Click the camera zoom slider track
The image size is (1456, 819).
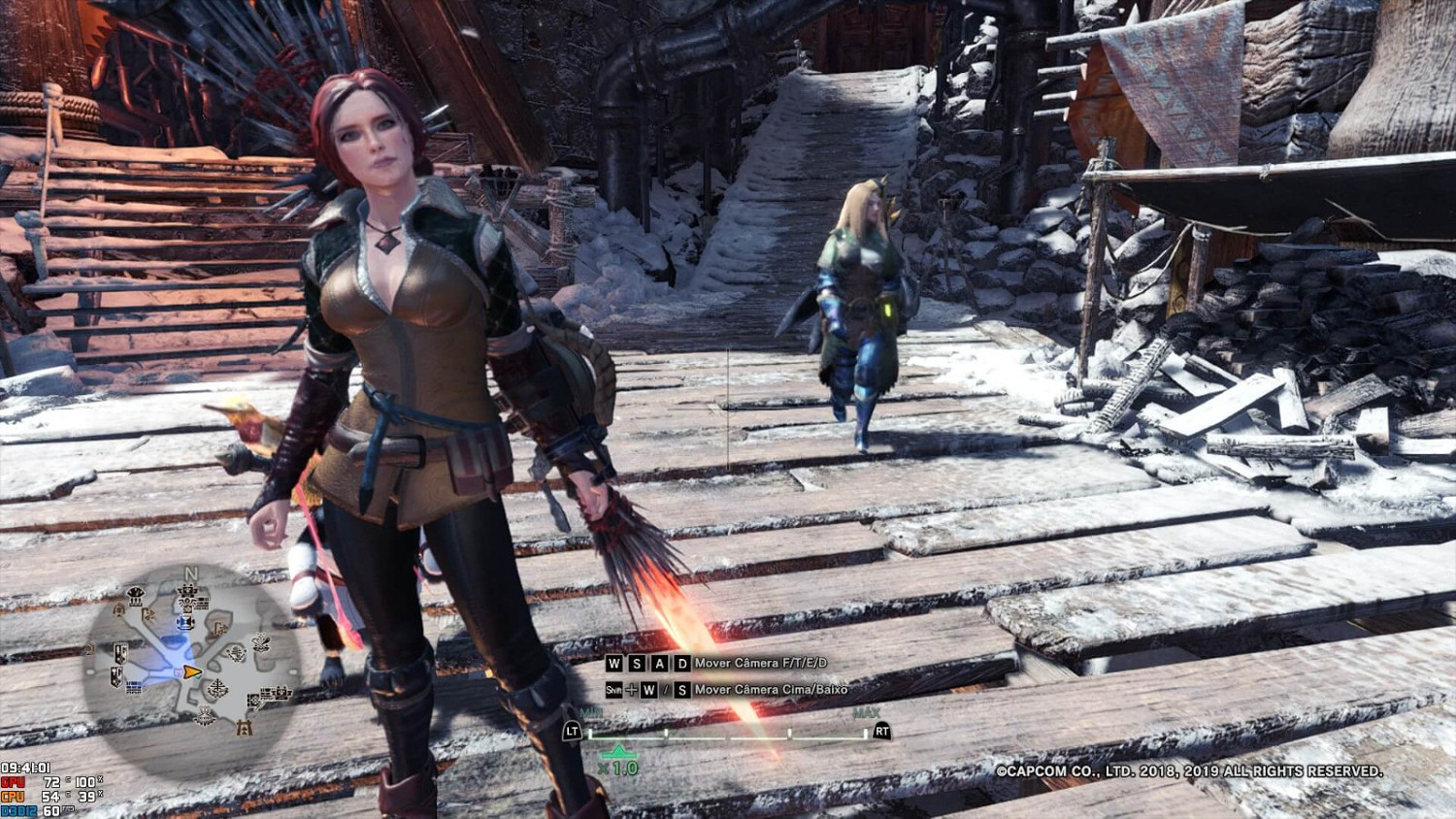(726, 737)
